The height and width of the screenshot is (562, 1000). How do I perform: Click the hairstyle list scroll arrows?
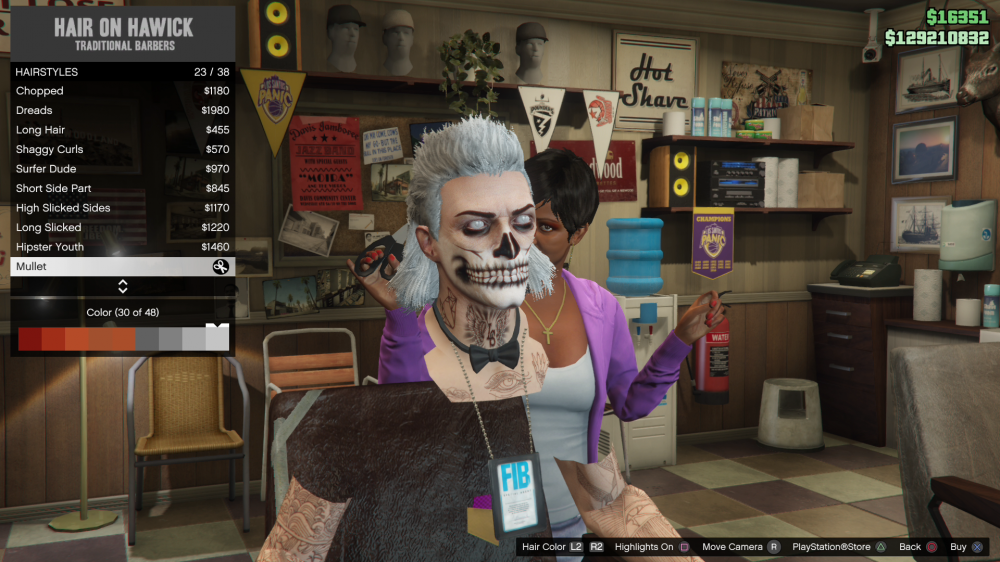tap(122, 287)
